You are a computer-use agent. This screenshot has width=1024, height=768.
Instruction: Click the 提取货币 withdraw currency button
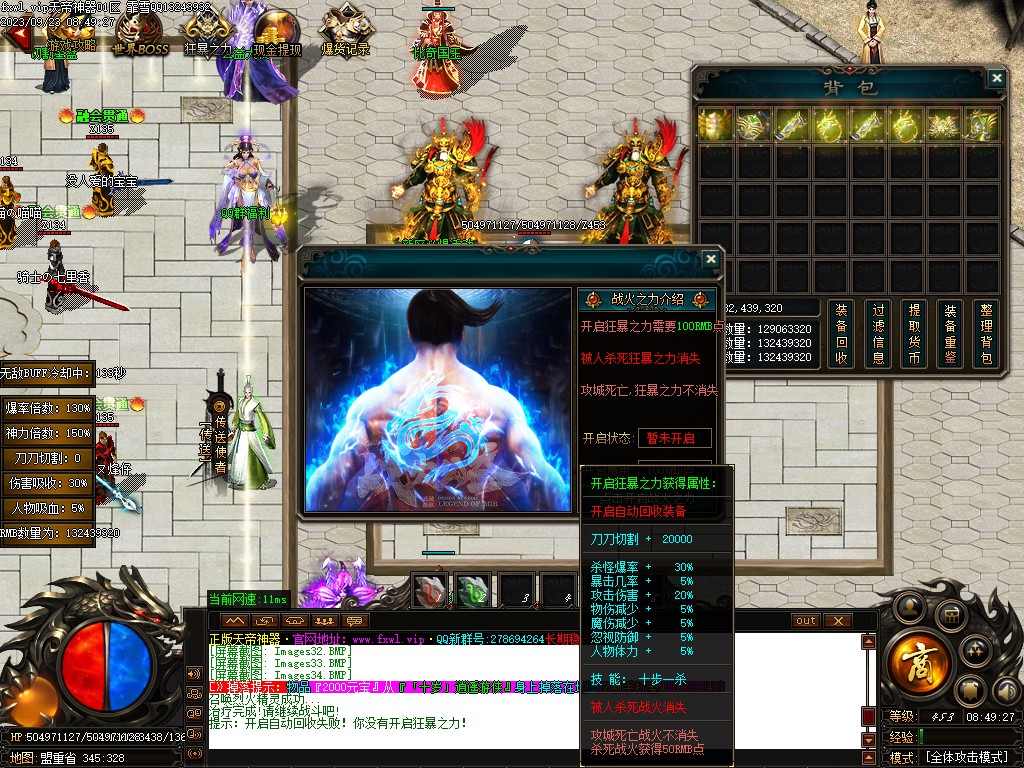914,334
